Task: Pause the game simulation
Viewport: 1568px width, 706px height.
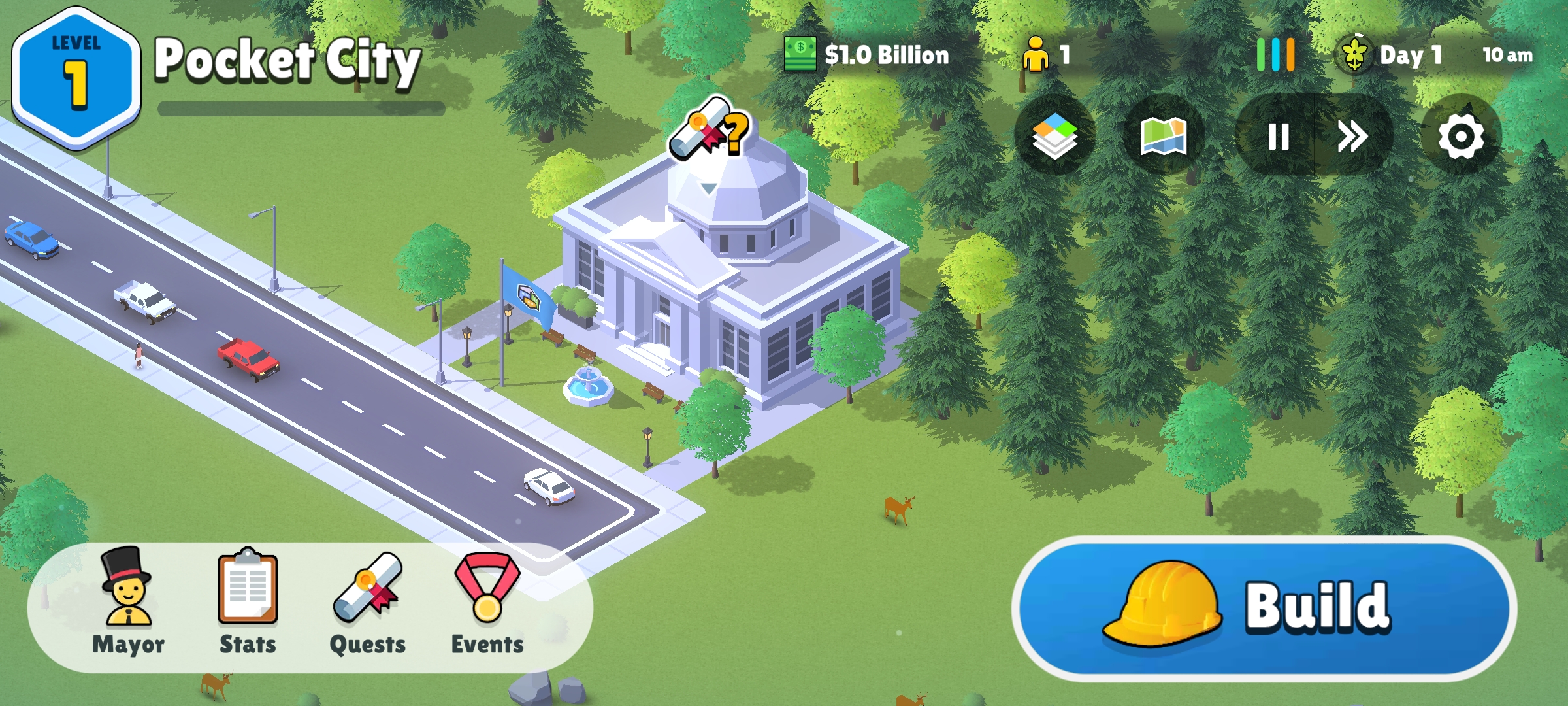Action: click(1278, 136)
